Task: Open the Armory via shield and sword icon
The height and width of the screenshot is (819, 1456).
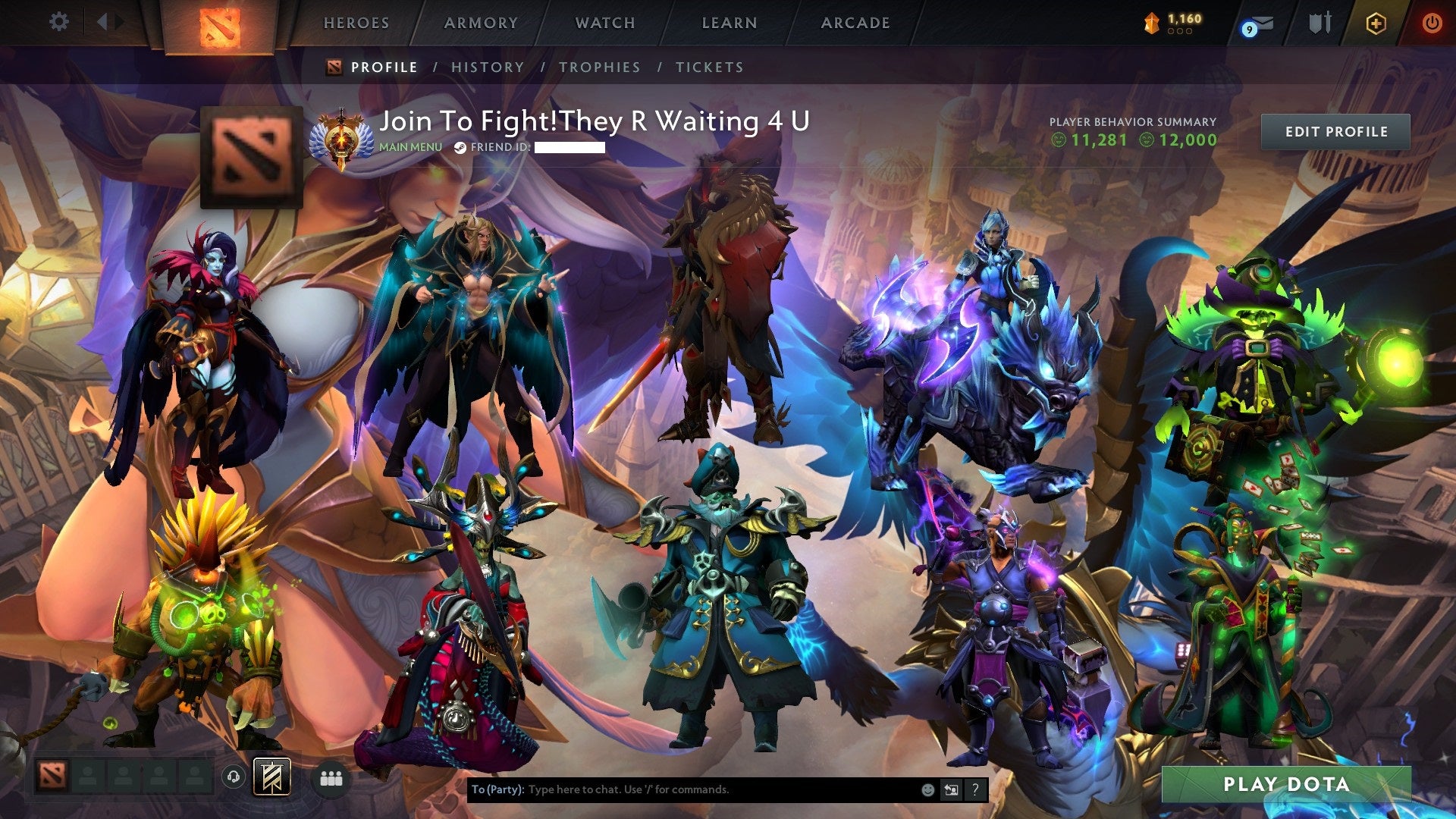Action: click(x=1319, y=22)
